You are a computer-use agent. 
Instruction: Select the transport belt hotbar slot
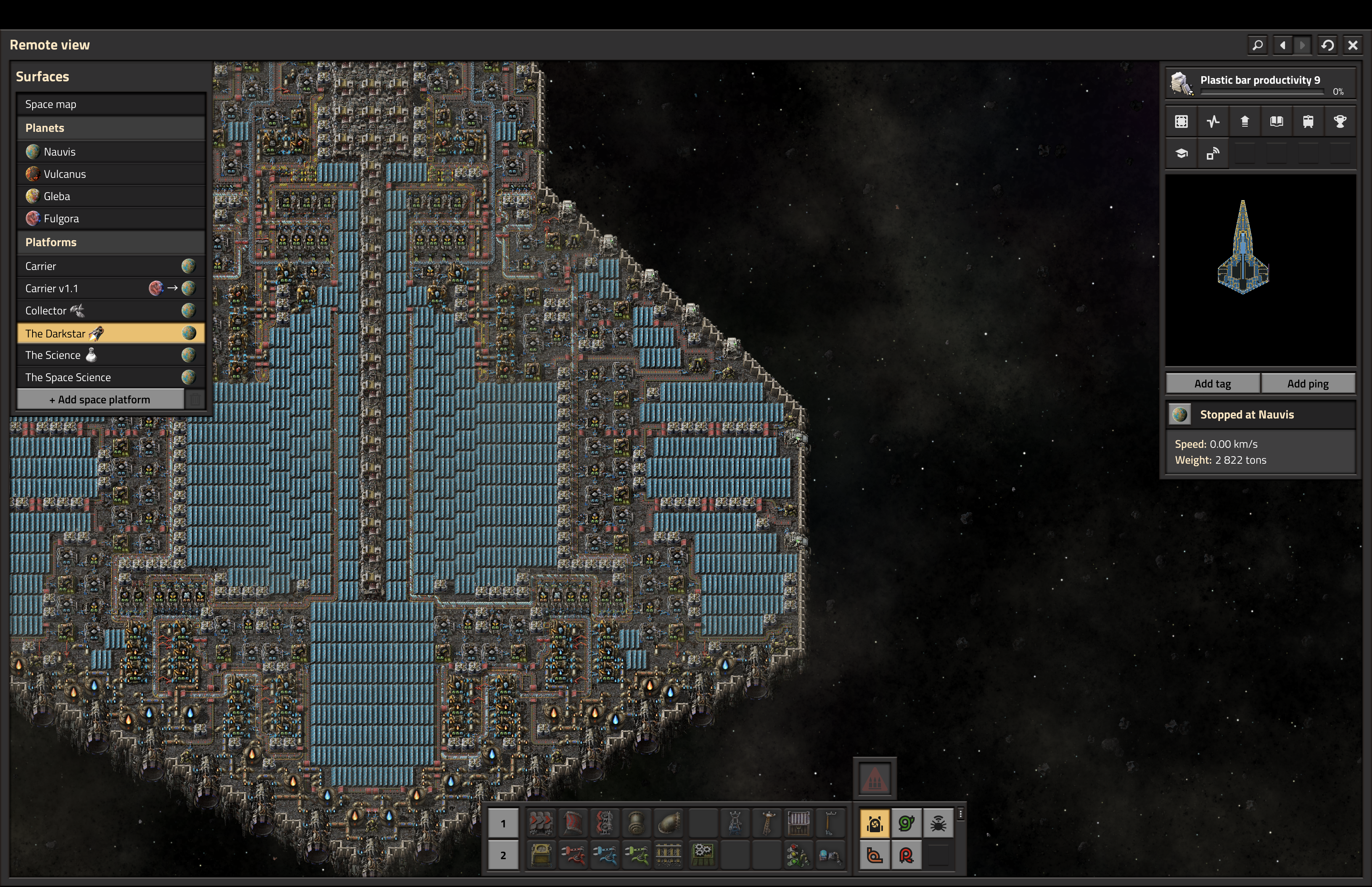540,823
